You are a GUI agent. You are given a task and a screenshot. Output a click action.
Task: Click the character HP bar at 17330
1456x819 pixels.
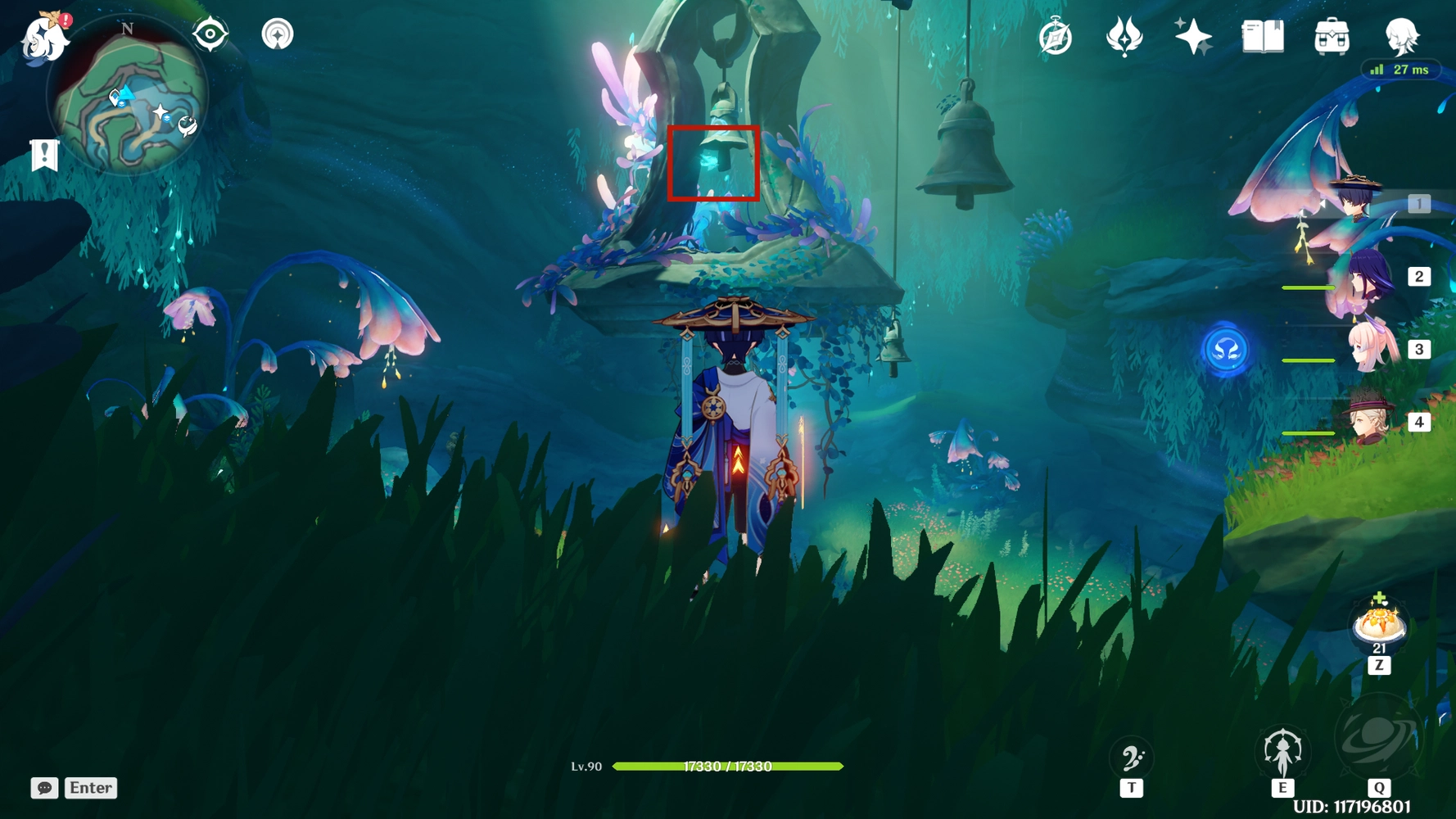728,767
